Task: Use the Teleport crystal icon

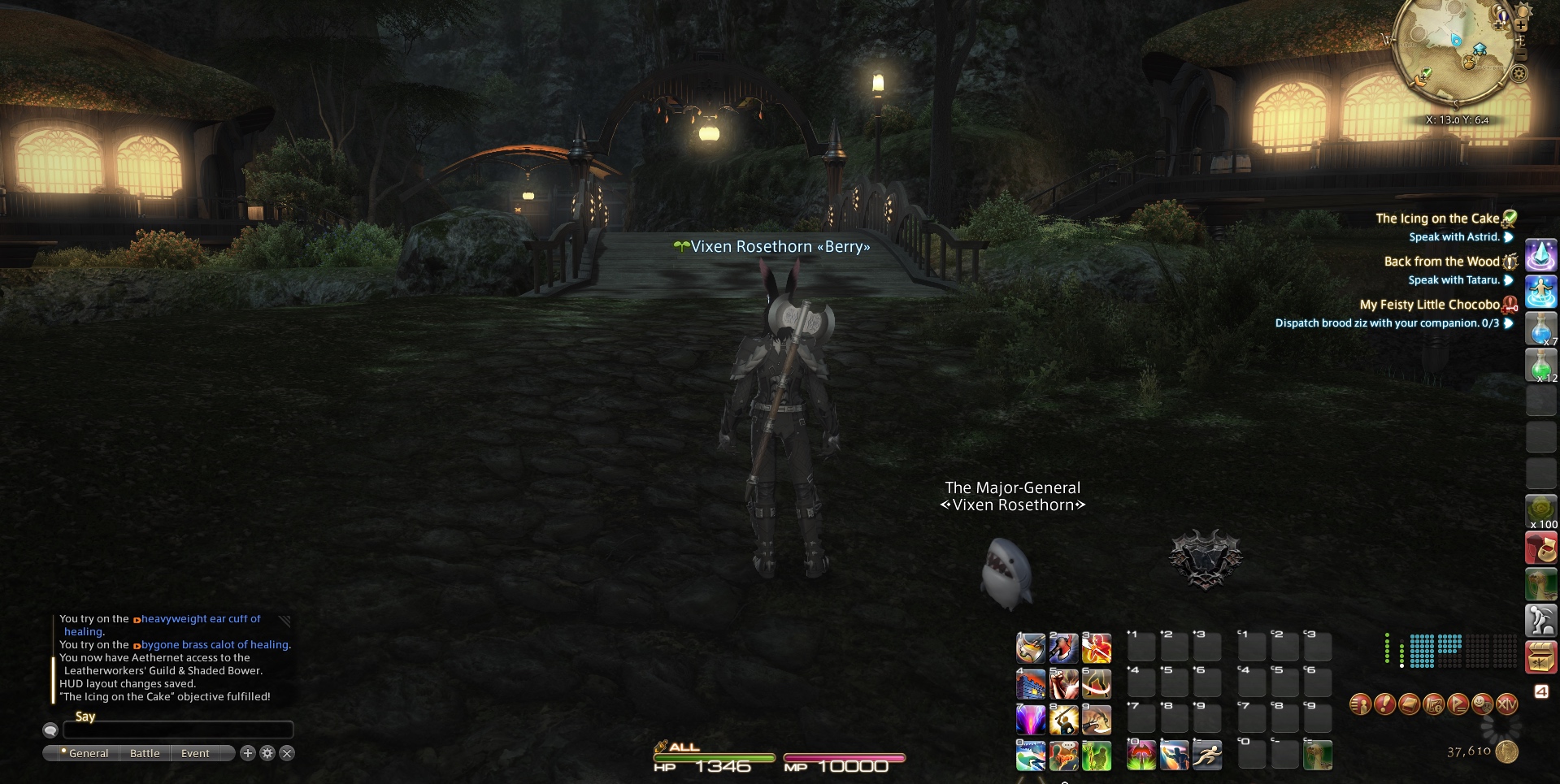Action: click(x=1540, y=255)
